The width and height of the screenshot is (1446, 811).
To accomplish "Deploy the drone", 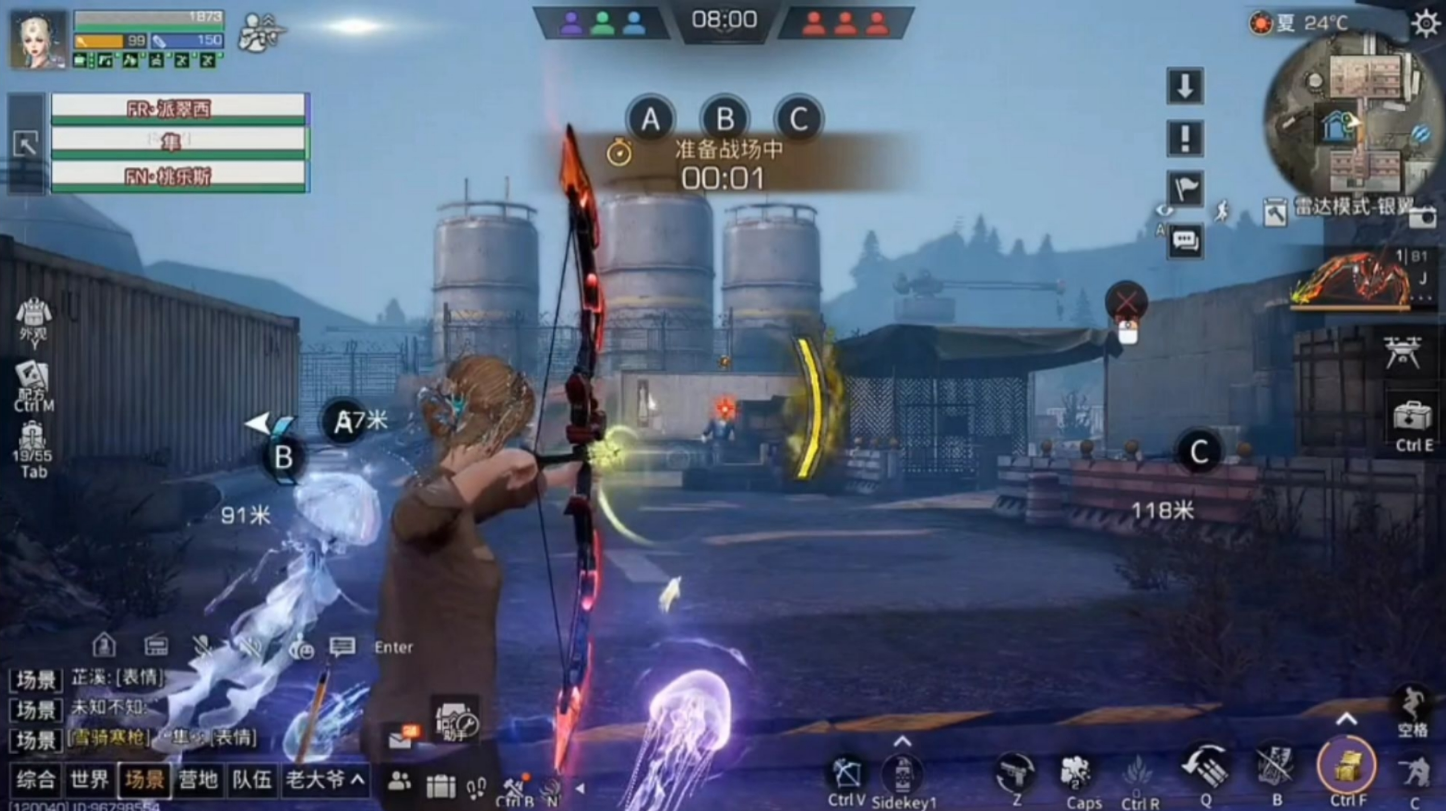I will pos(1402,352).
